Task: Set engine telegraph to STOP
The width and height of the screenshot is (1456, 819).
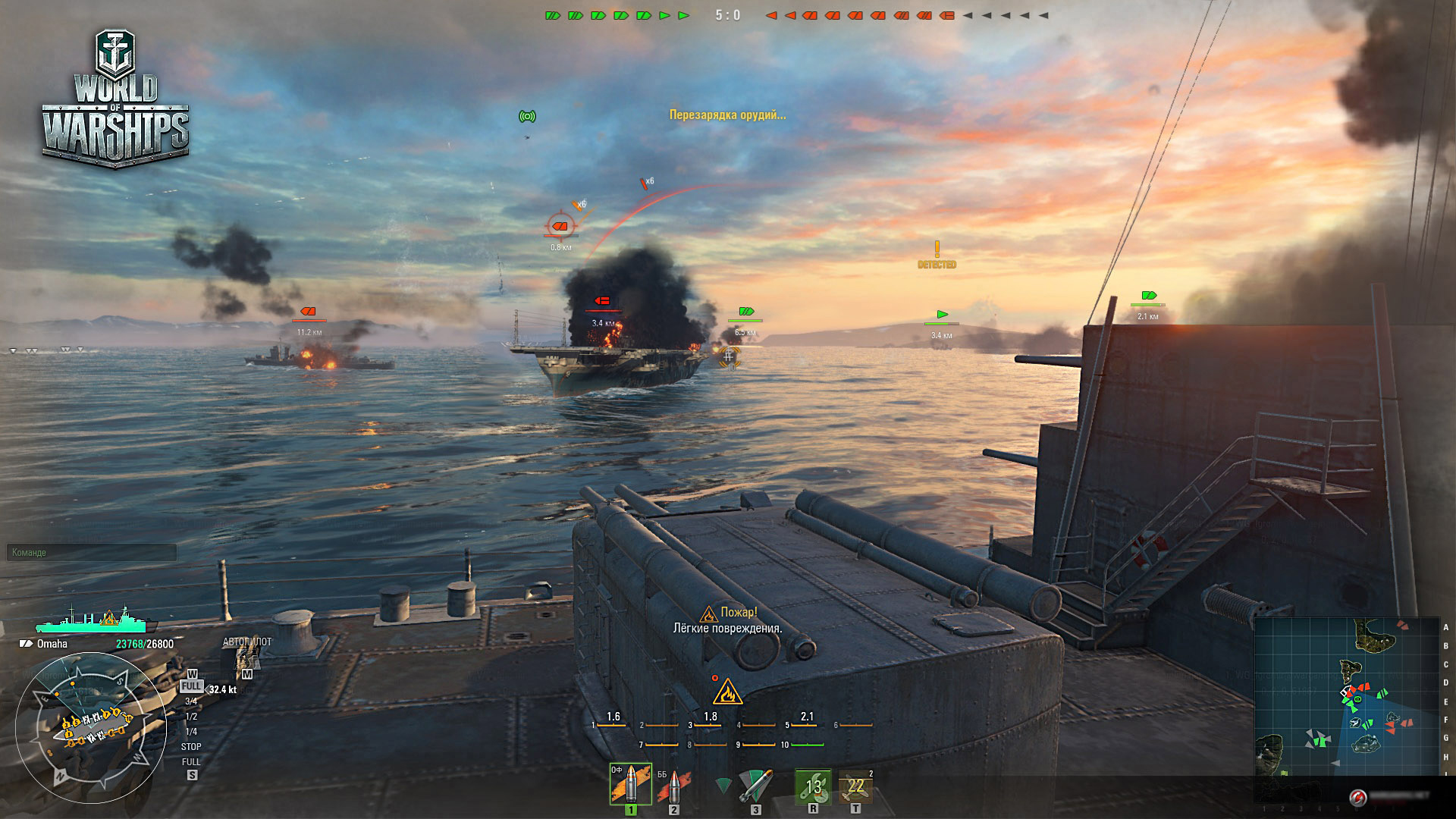Action: [x=191, y=747]
